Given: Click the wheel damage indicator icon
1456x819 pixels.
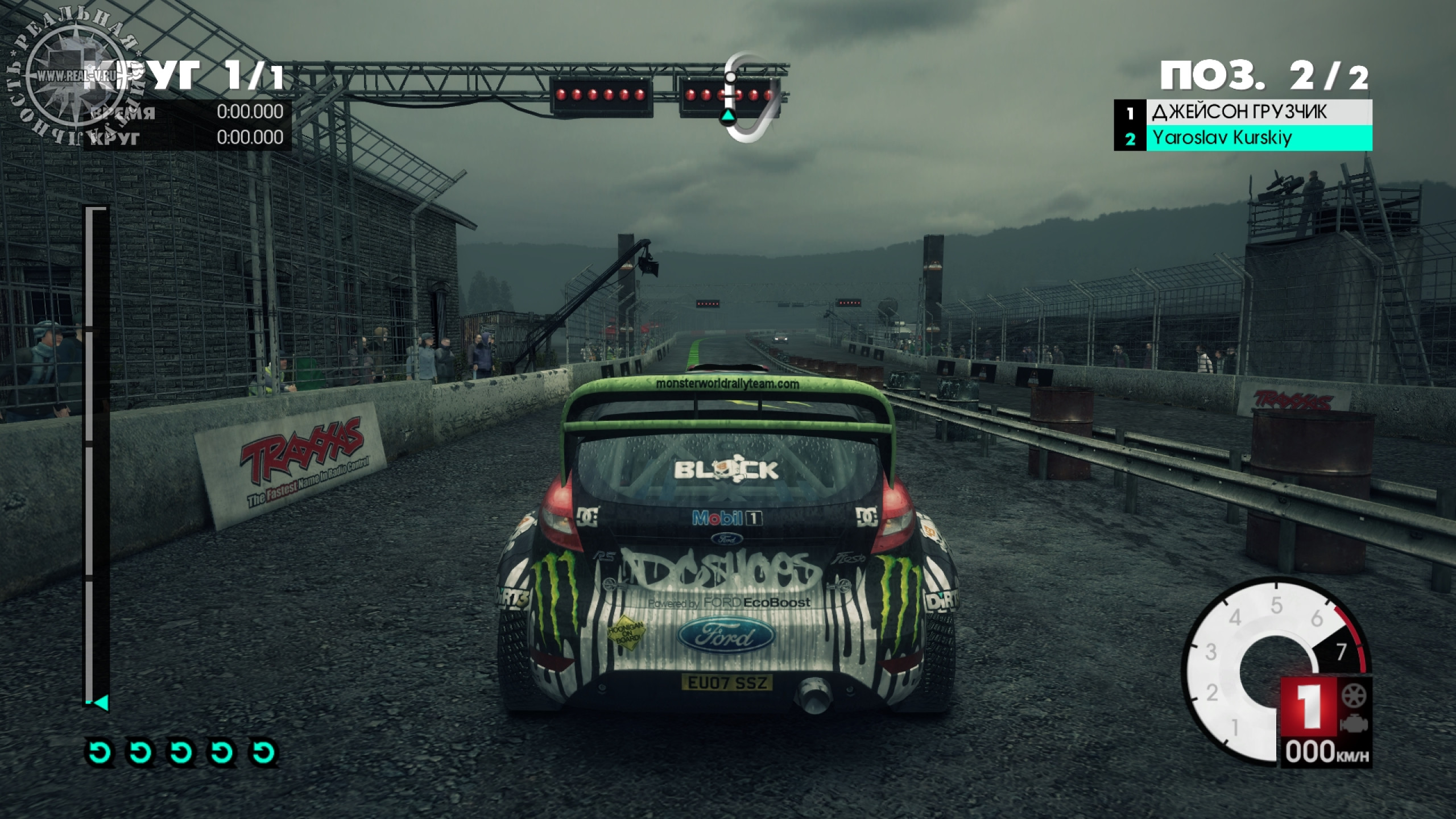Looking at the screenshot, I should 1354,696.
